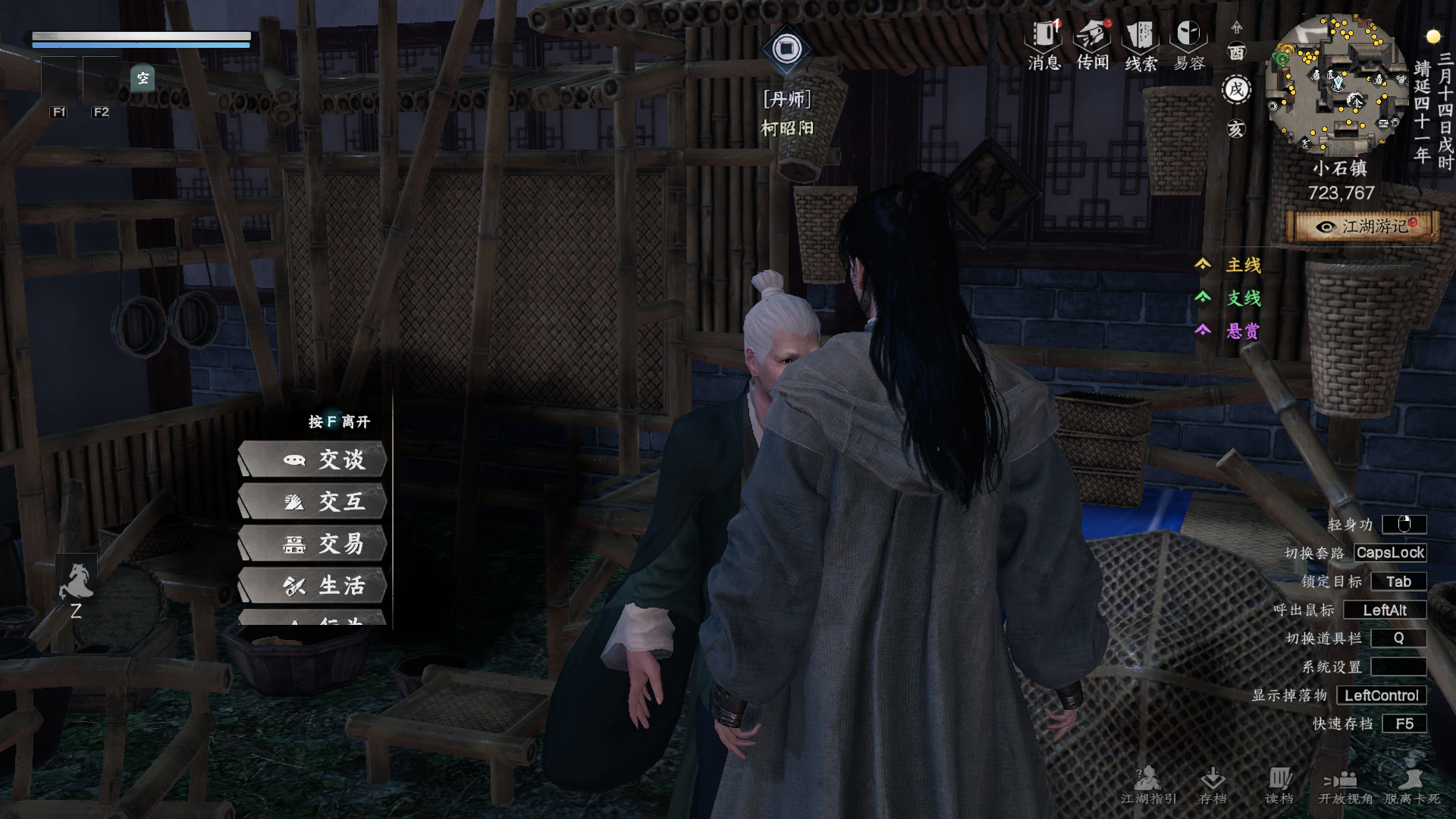Open the 消息 messages icon
The width and height of the screenshot is (1456, 819).
[1044, 45]
